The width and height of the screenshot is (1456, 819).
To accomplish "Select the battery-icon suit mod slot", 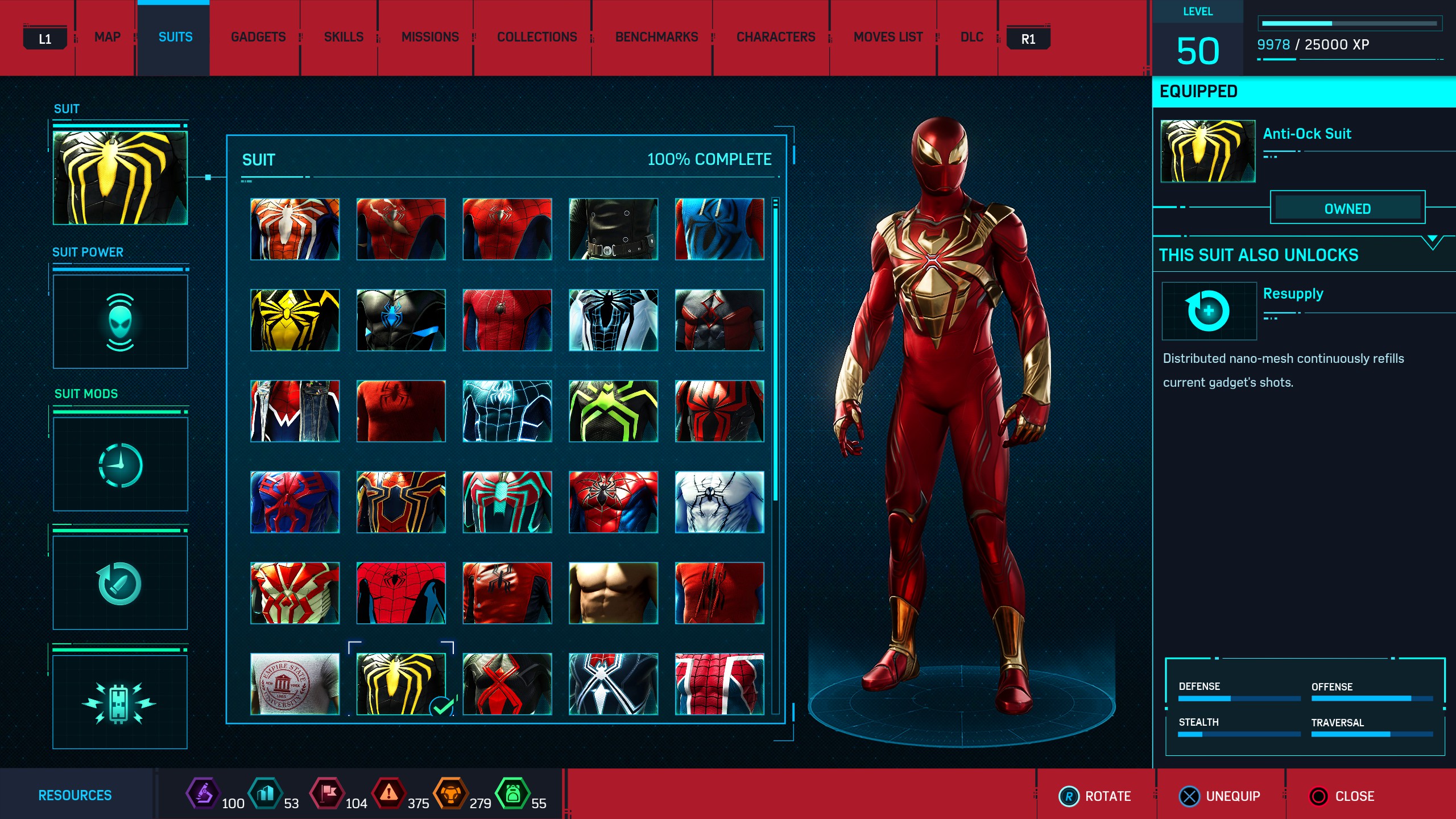I will [x=120, y=702].
